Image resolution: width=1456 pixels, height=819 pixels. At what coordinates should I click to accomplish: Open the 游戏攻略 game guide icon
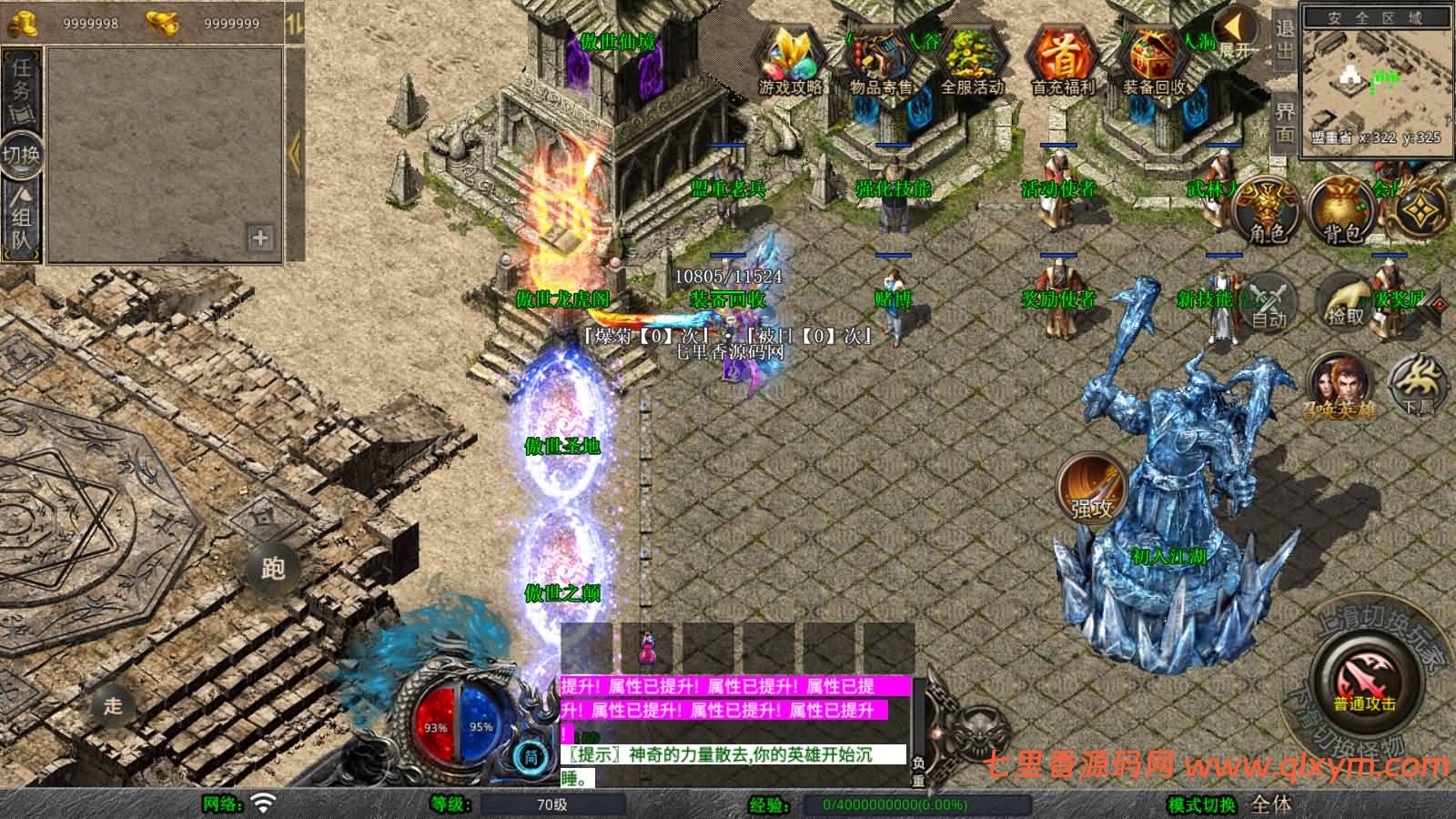tap(790, 60)
